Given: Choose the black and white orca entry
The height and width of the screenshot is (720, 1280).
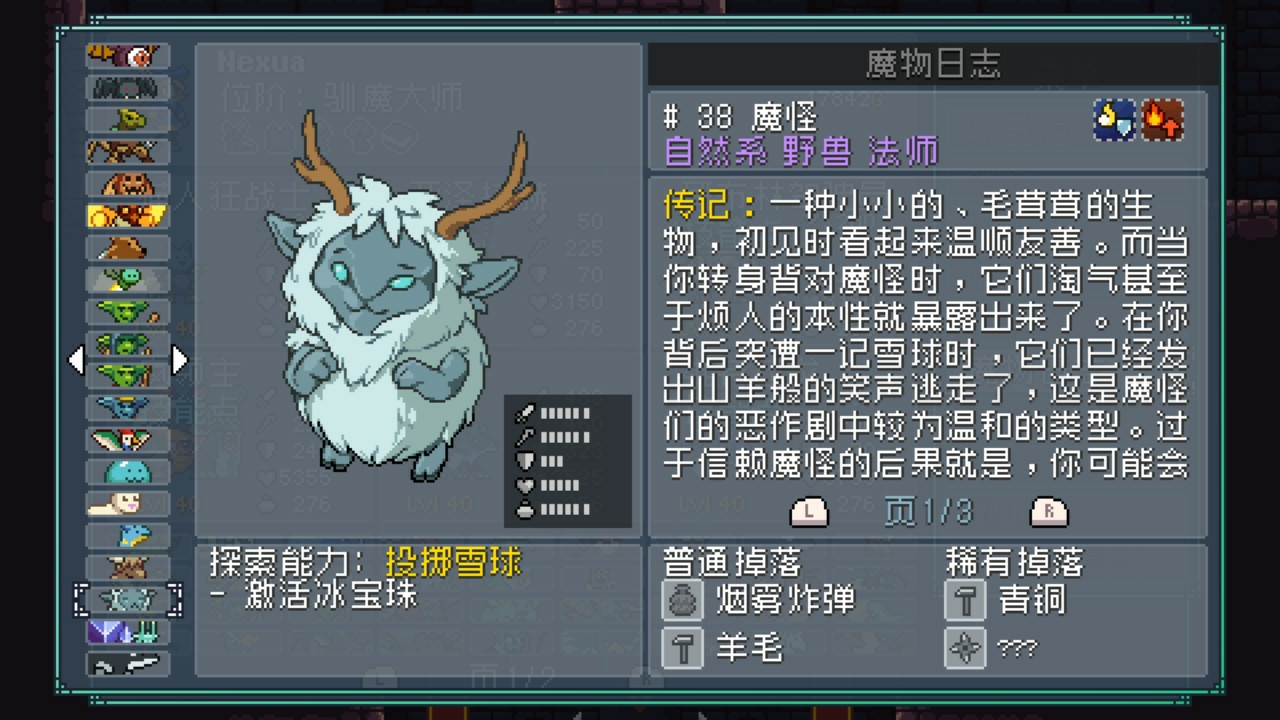Looking at the screenshot, I should pos(128,663).
